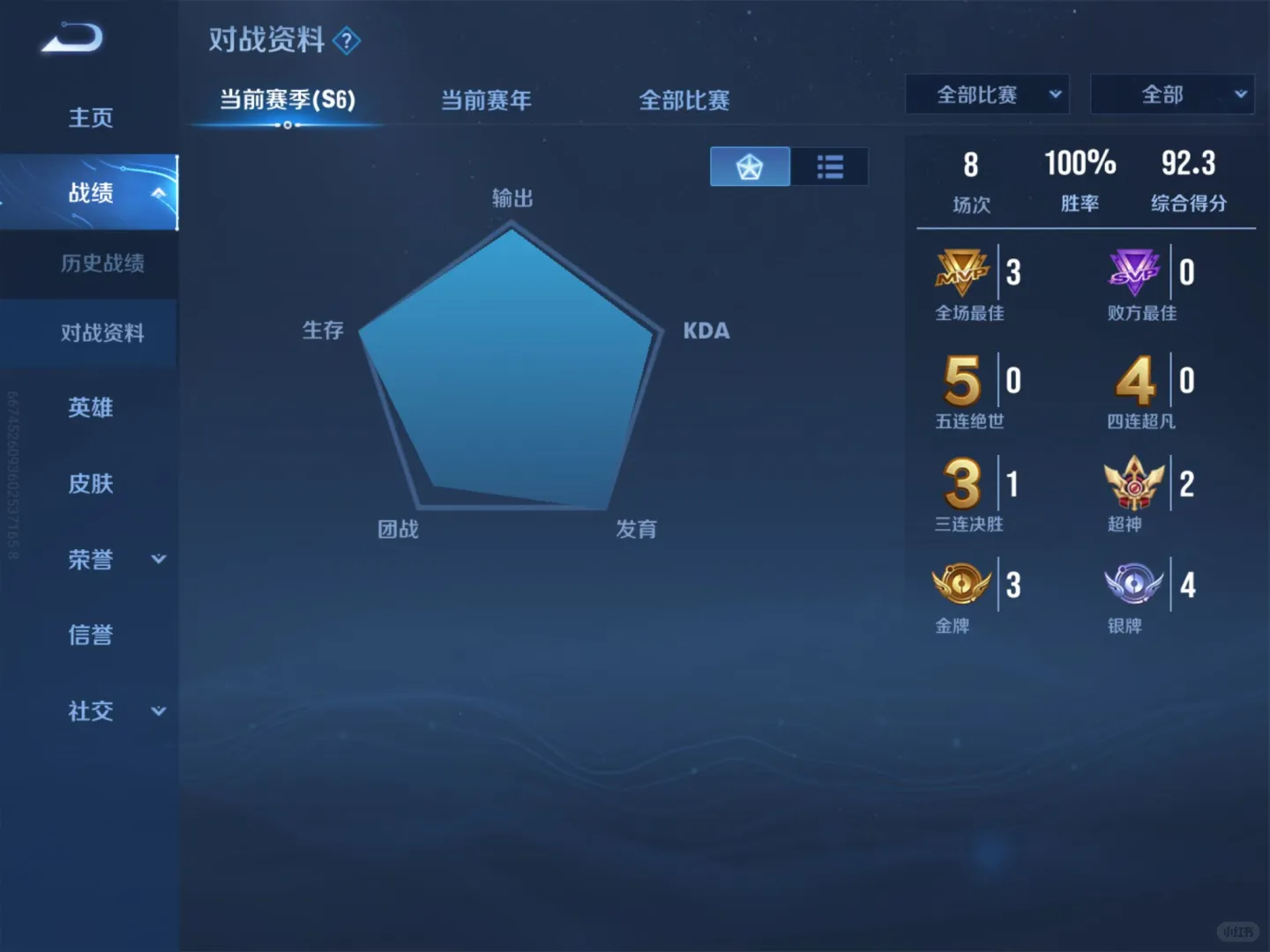Viewport: 1270px width, 952px height.
Task: Open the 银牌 silver medal icon
Action: (1133, 584)
